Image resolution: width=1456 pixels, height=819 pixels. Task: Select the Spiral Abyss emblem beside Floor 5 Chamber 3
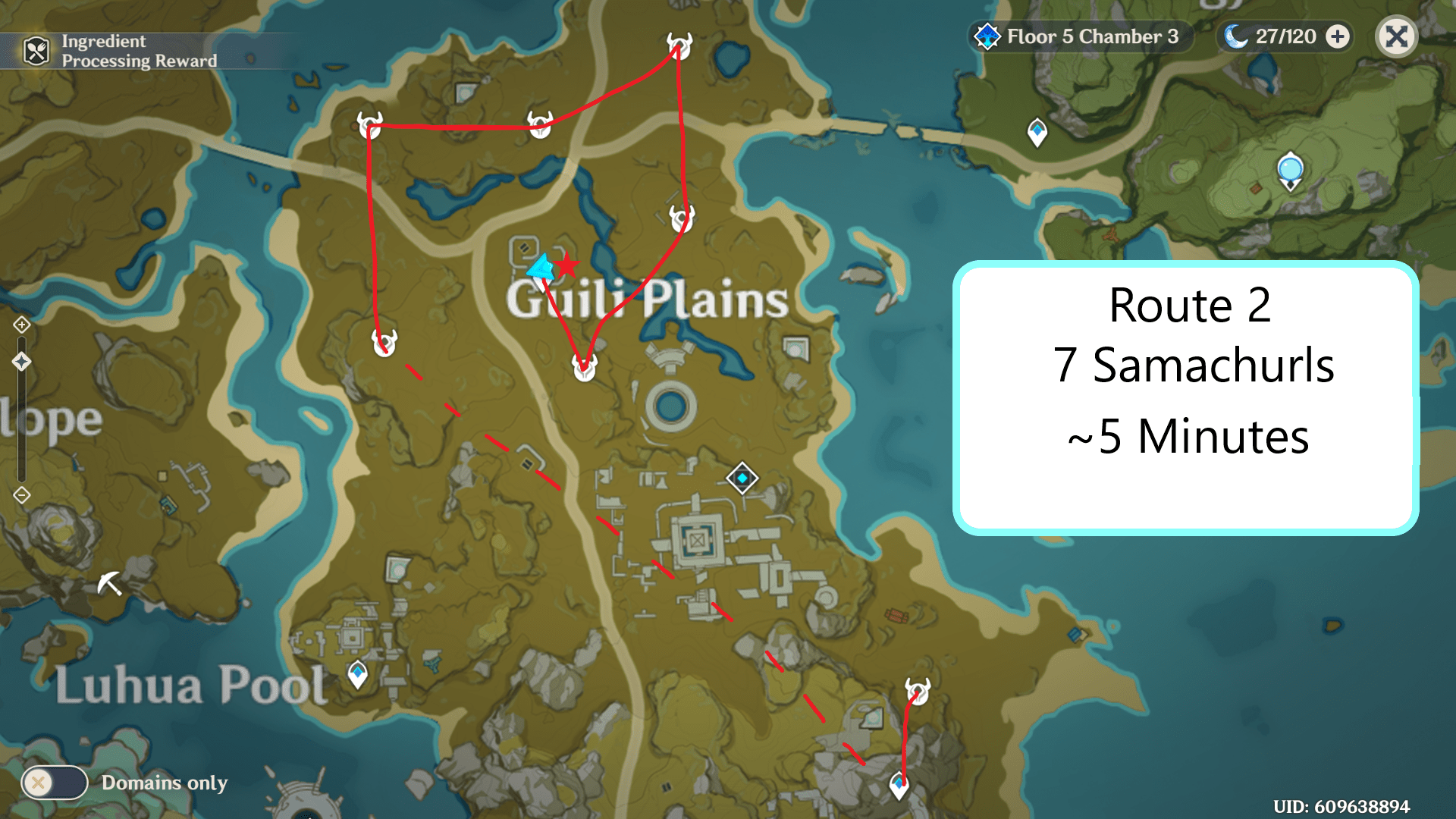[986, 36]
